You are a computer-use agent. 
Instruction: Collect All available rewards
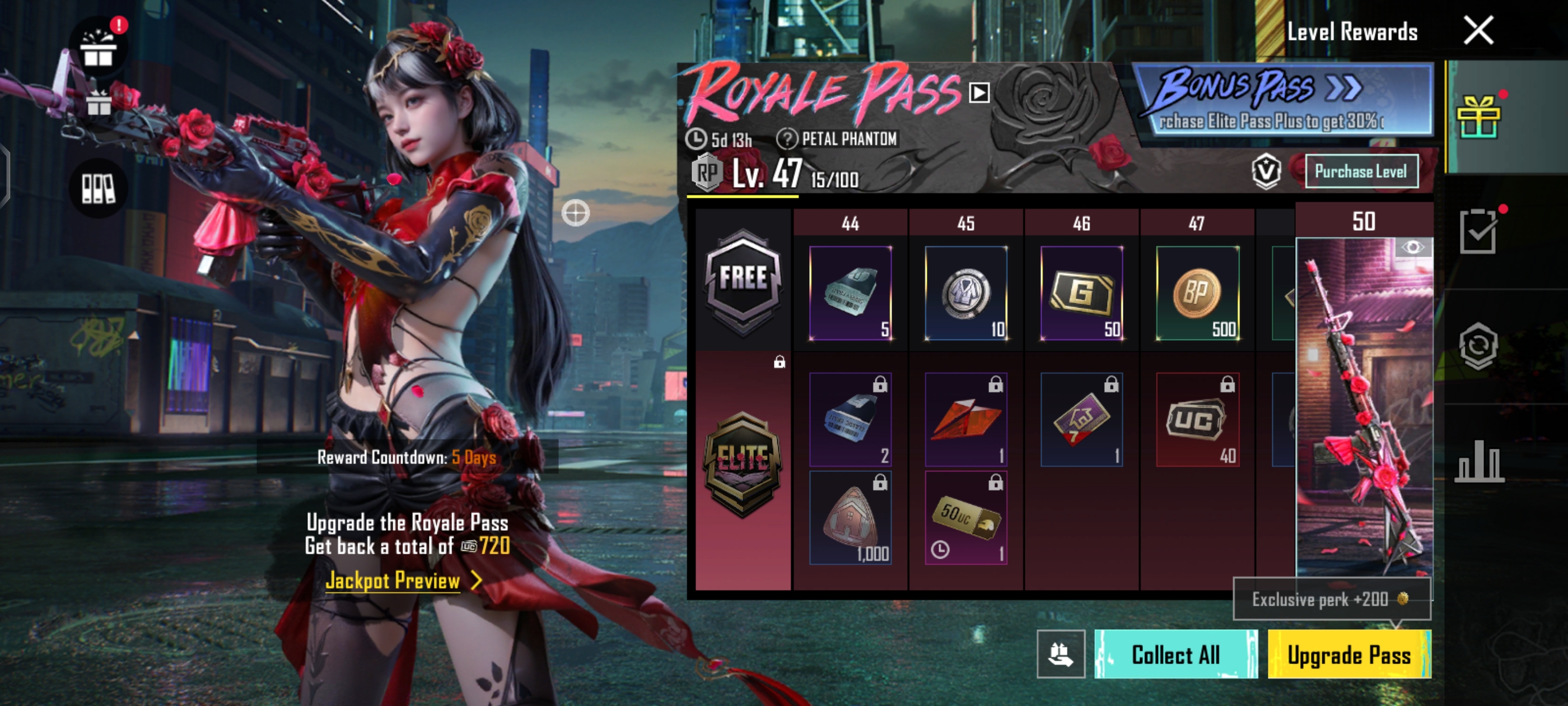1175,654
